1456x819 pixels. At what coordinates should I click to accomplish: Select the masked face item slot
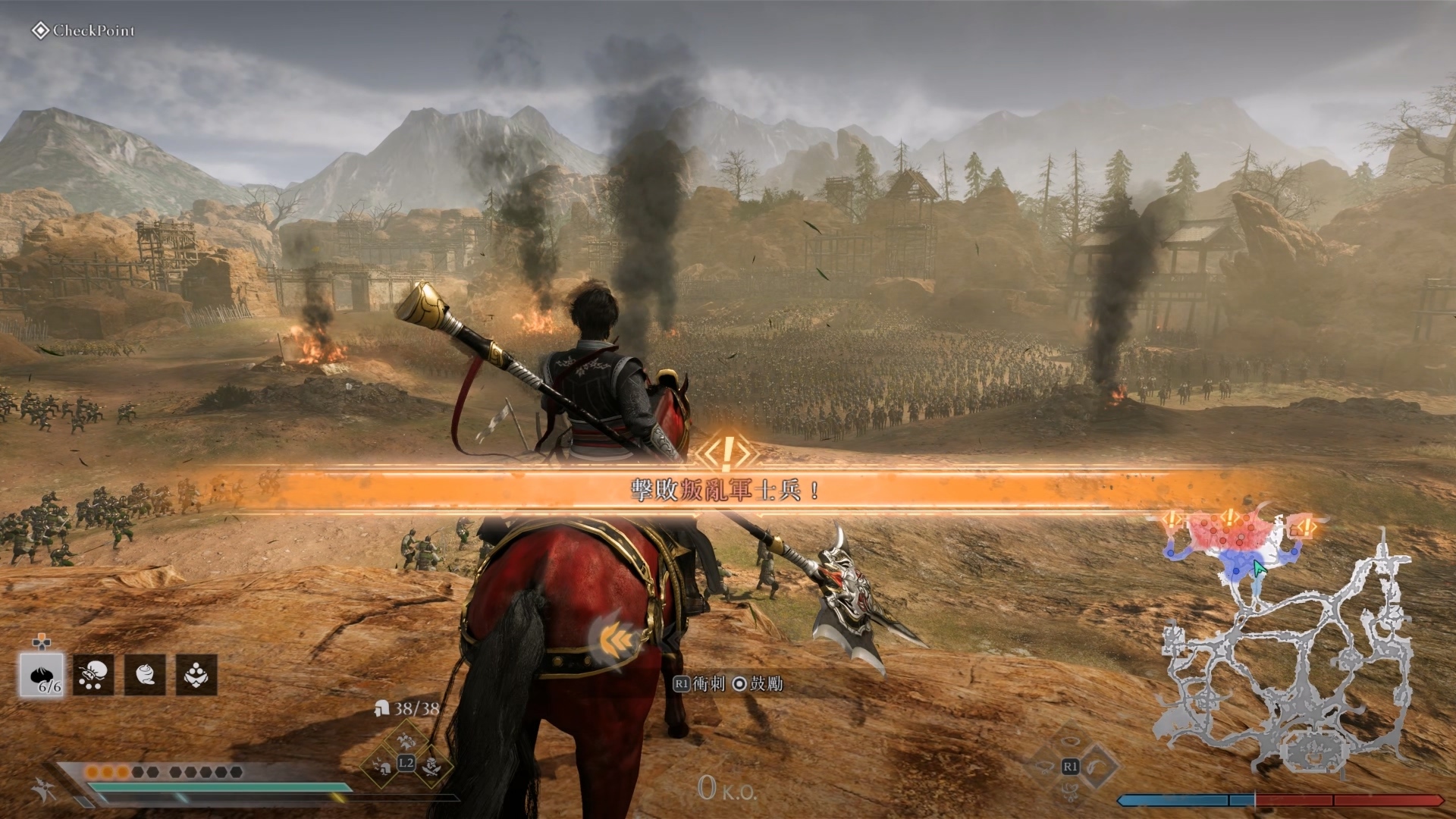196,674
